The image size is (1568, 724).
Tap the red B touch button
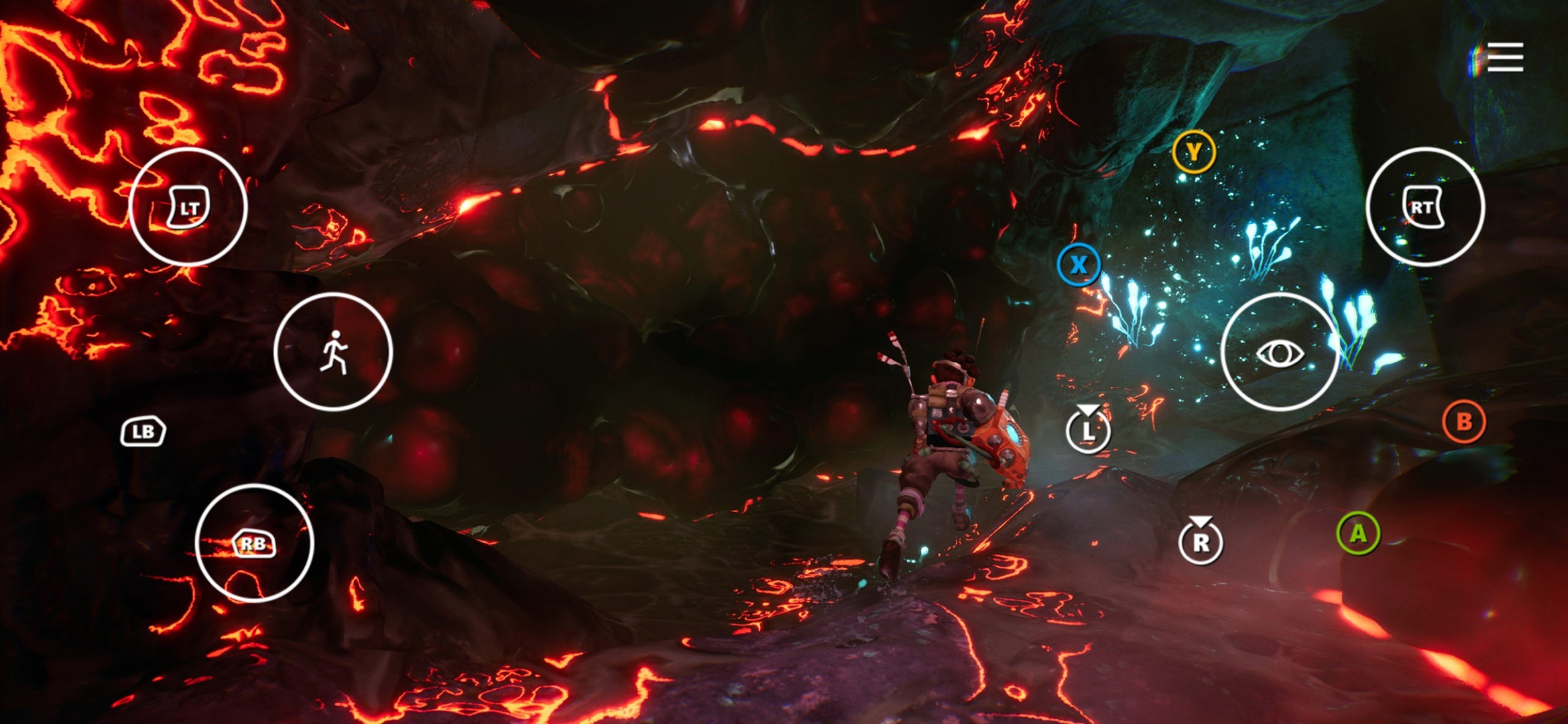[1464, 422]
